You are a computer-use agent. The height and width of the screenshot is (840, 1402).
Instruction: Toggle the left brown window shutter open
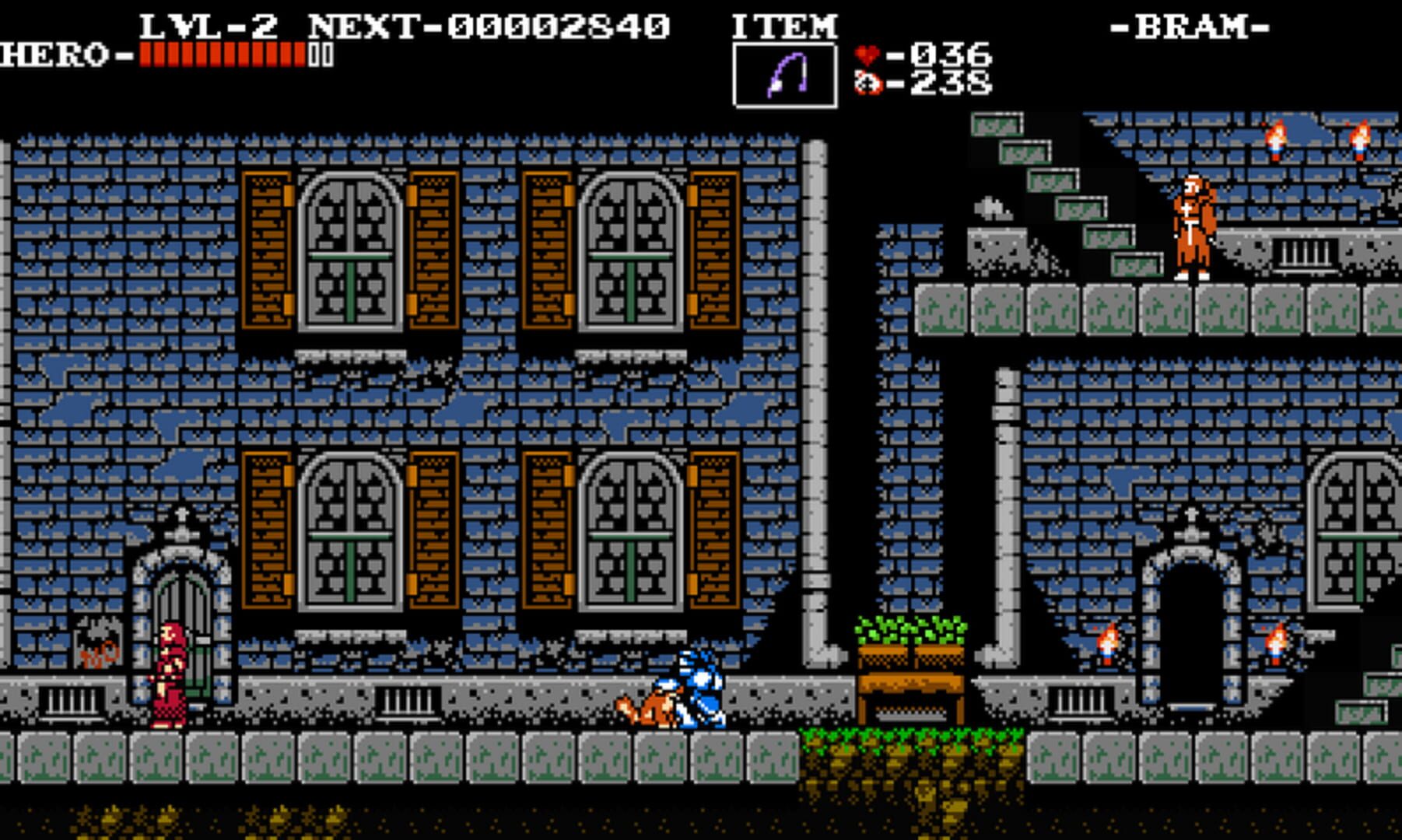tap(268, 249)
